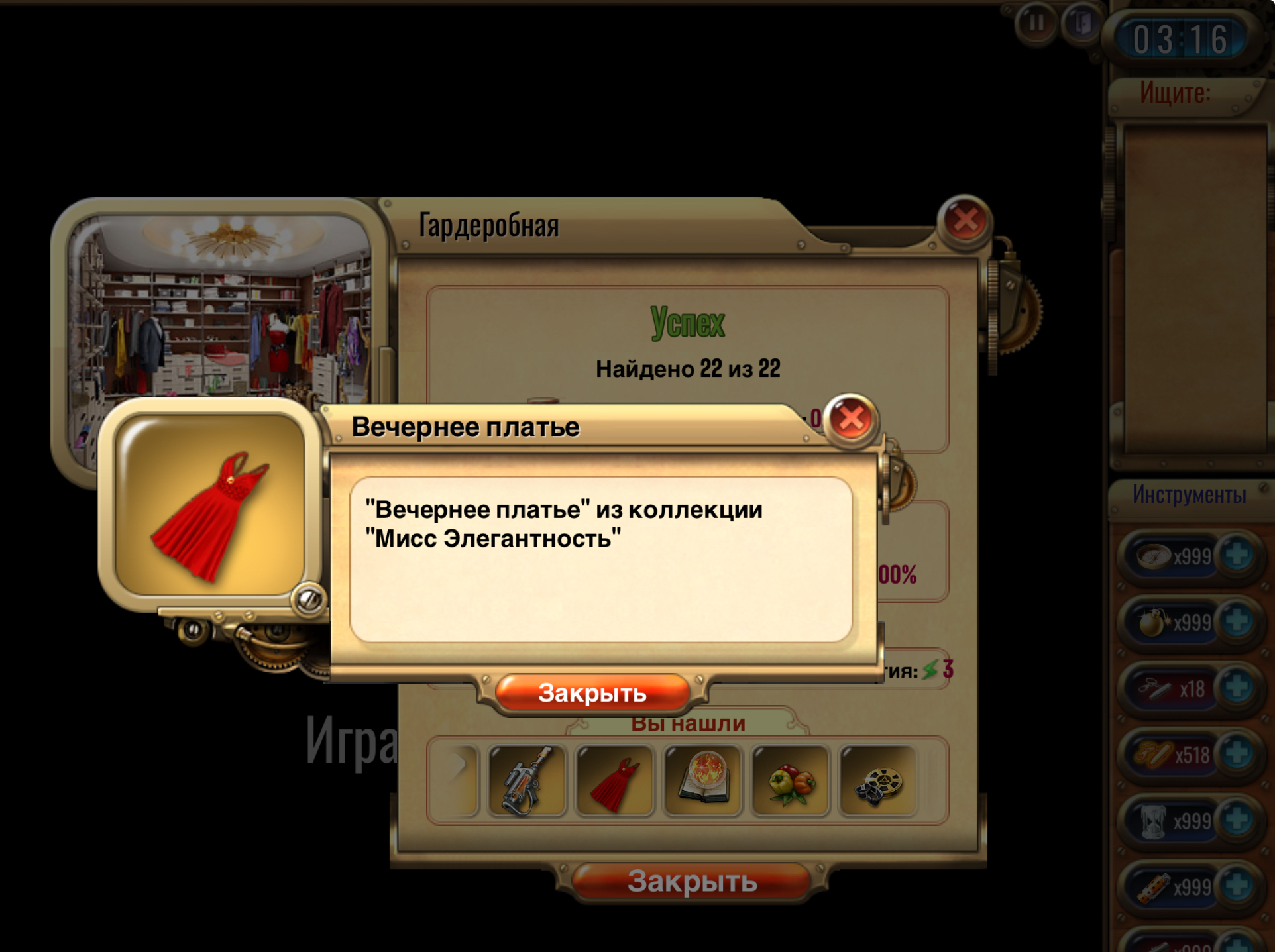
Task: Select the film reels found item
Action: (879, 780)
